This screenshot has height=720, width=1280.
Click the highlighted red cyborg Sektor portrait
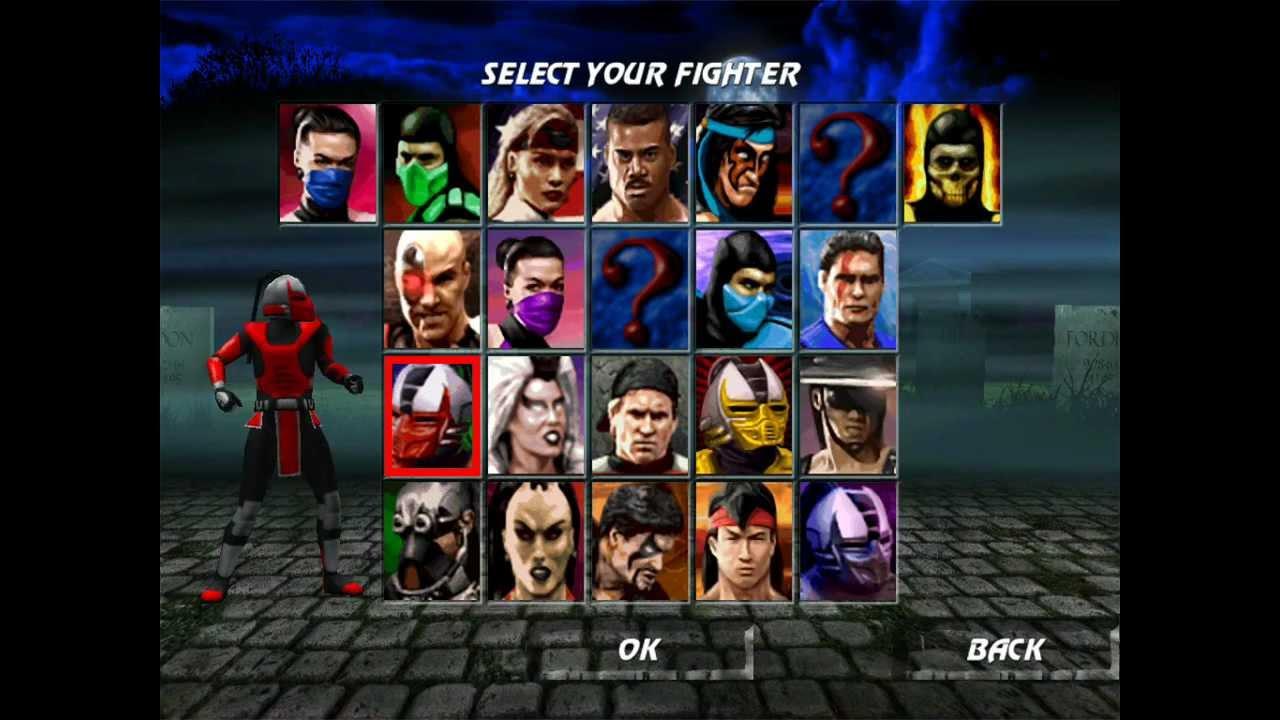pos(433,415)
